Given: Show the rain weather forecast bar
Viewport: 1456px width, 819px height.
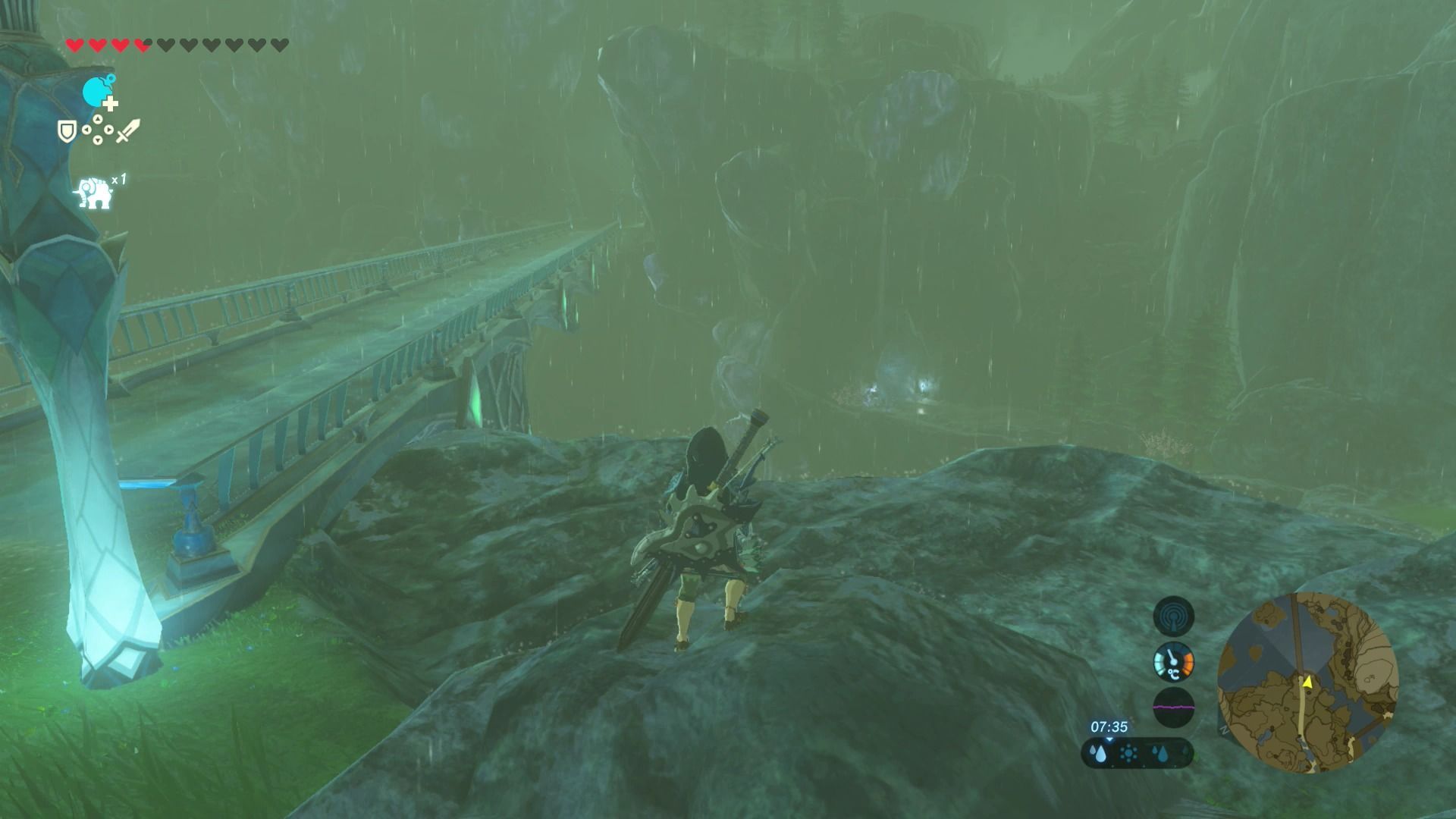Looking at the screenshot, I should pyautogui.click(x=1137, y=753).
